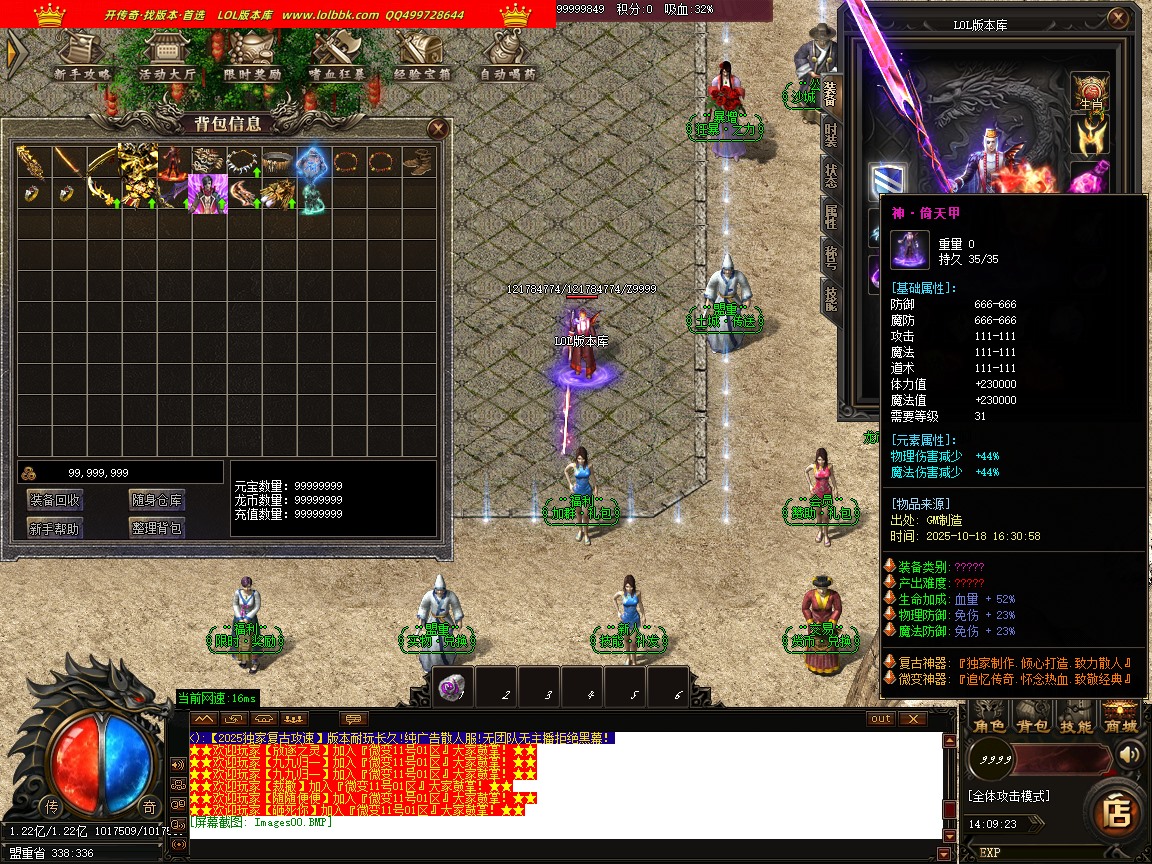Screen dimensions: 1152x864
Task: Open the 自动喝药 auto-potion menu
Action: (x=507, y=56)
